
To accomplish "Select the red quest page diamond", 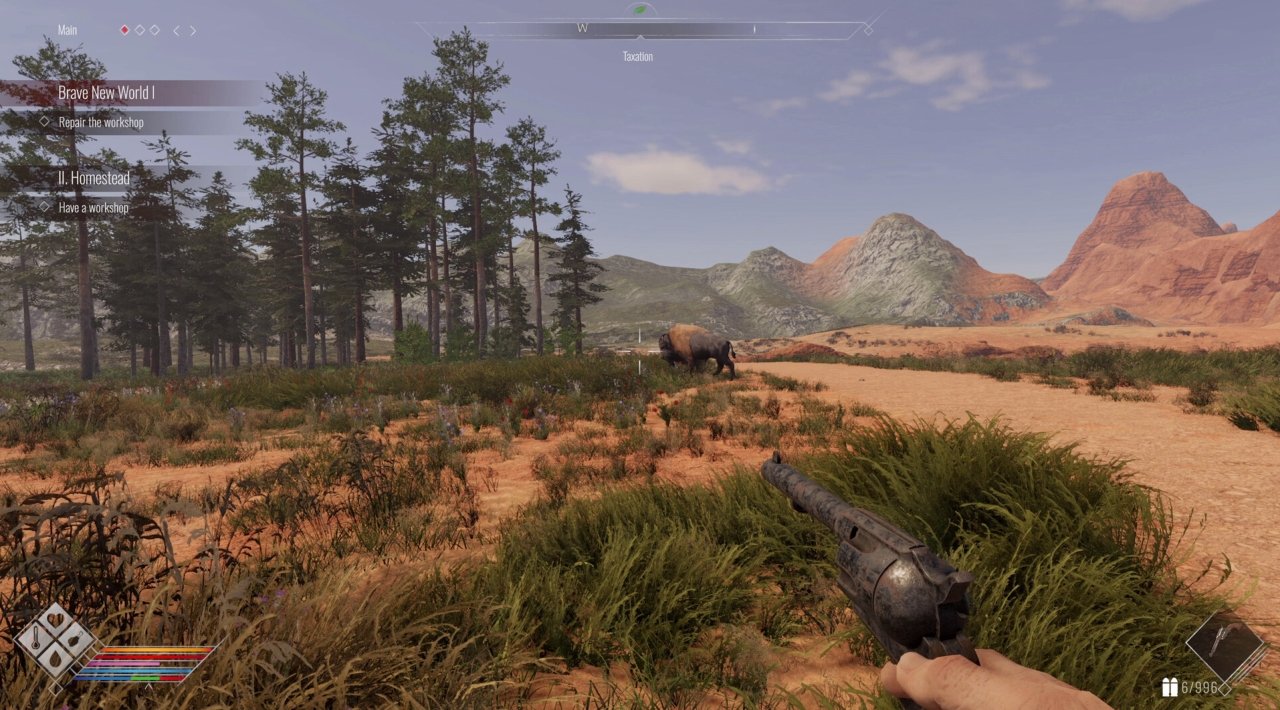I will pos(125,30).
